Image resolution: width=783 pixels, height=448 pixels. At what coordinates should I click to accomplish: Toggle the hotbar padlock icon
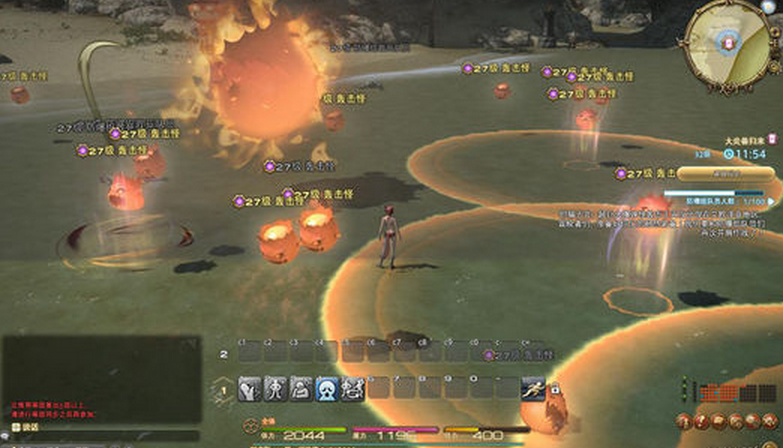click(555, 389)
